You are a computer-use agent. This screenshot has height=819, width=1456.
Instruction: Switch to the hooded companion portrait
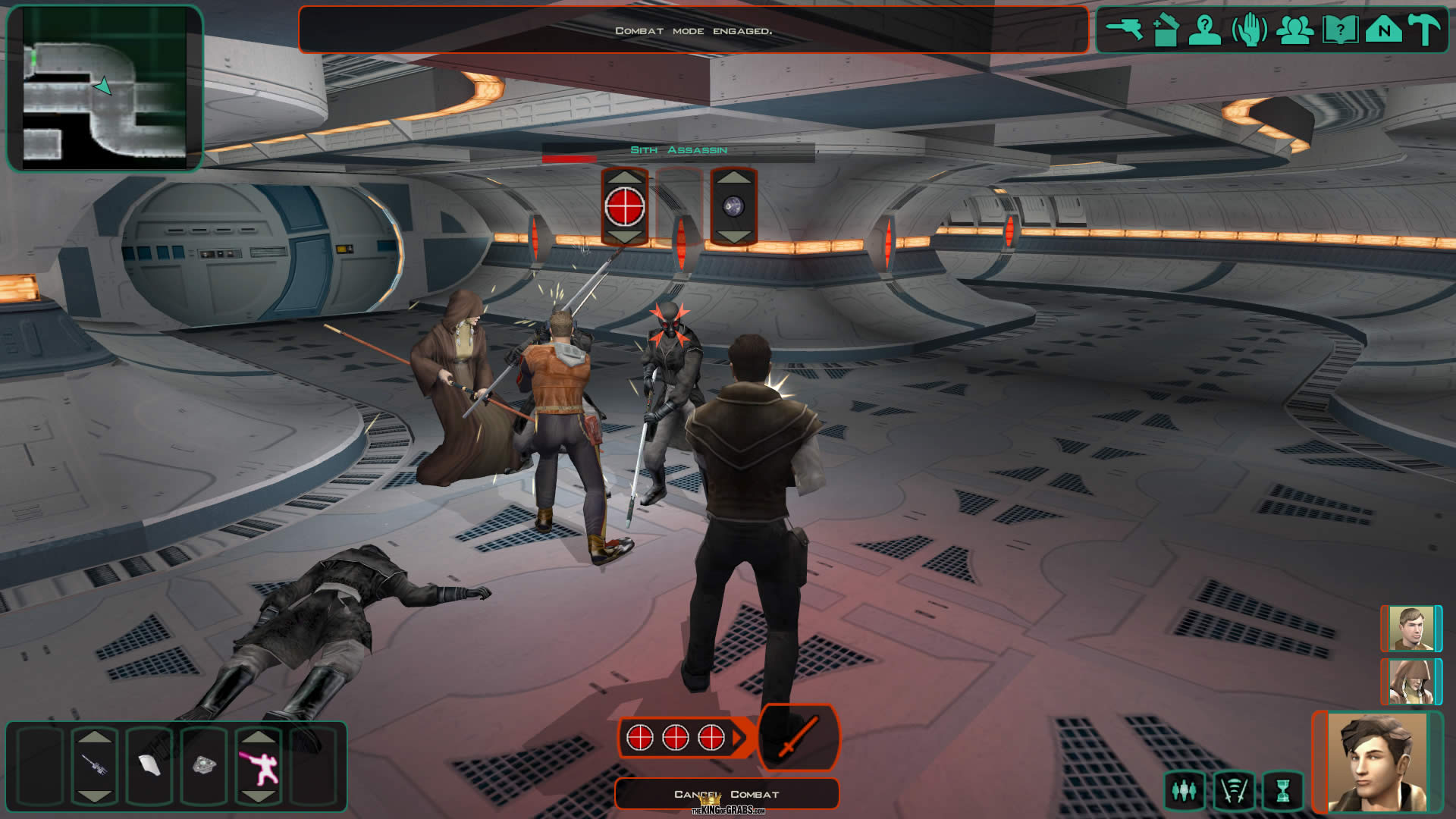coord(1410,682)
